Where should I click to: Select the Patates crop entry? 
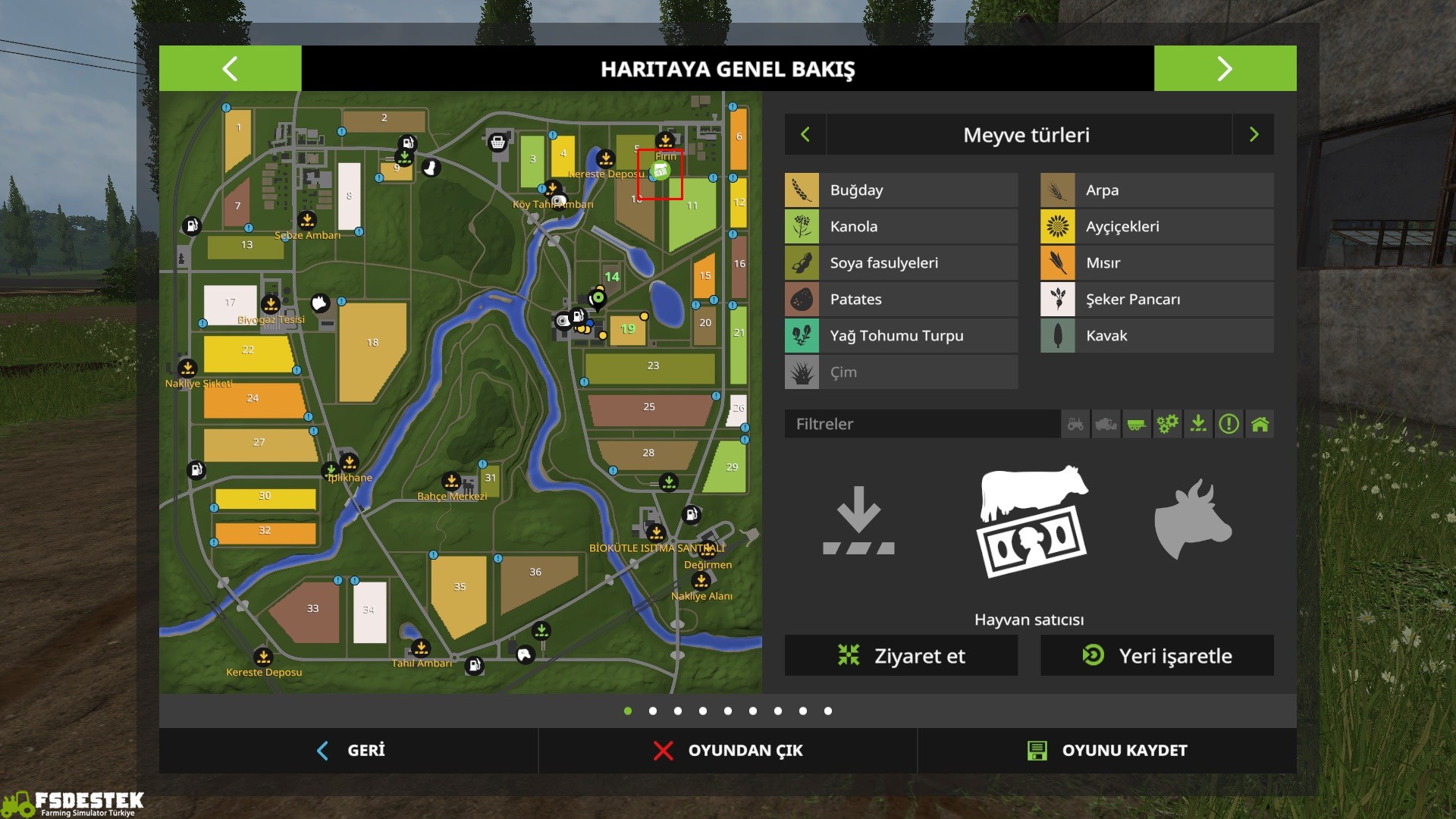[x=901, y=300]
